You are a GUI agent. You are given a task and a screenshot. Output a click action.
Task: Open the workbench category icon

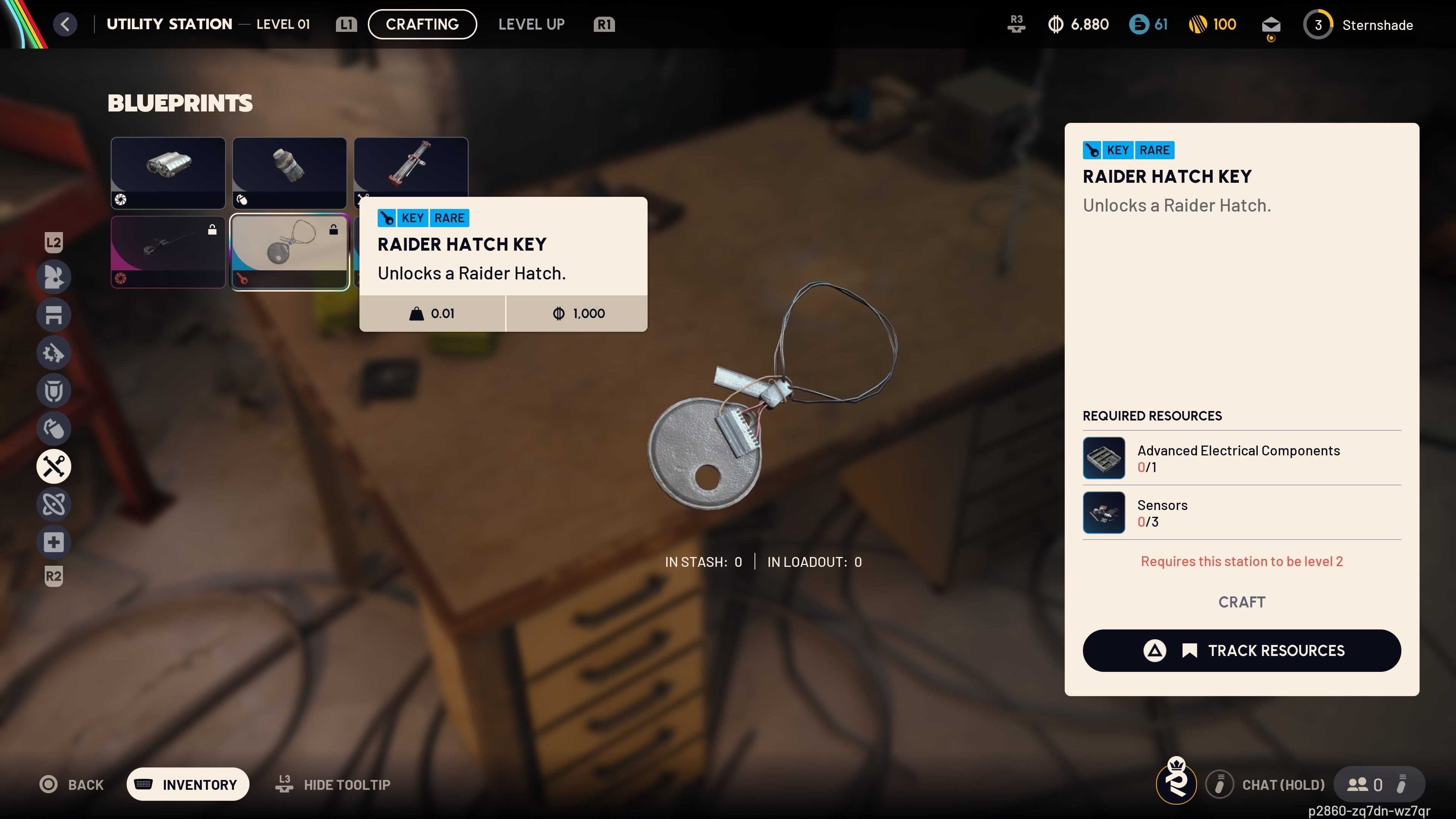(54, 315)
